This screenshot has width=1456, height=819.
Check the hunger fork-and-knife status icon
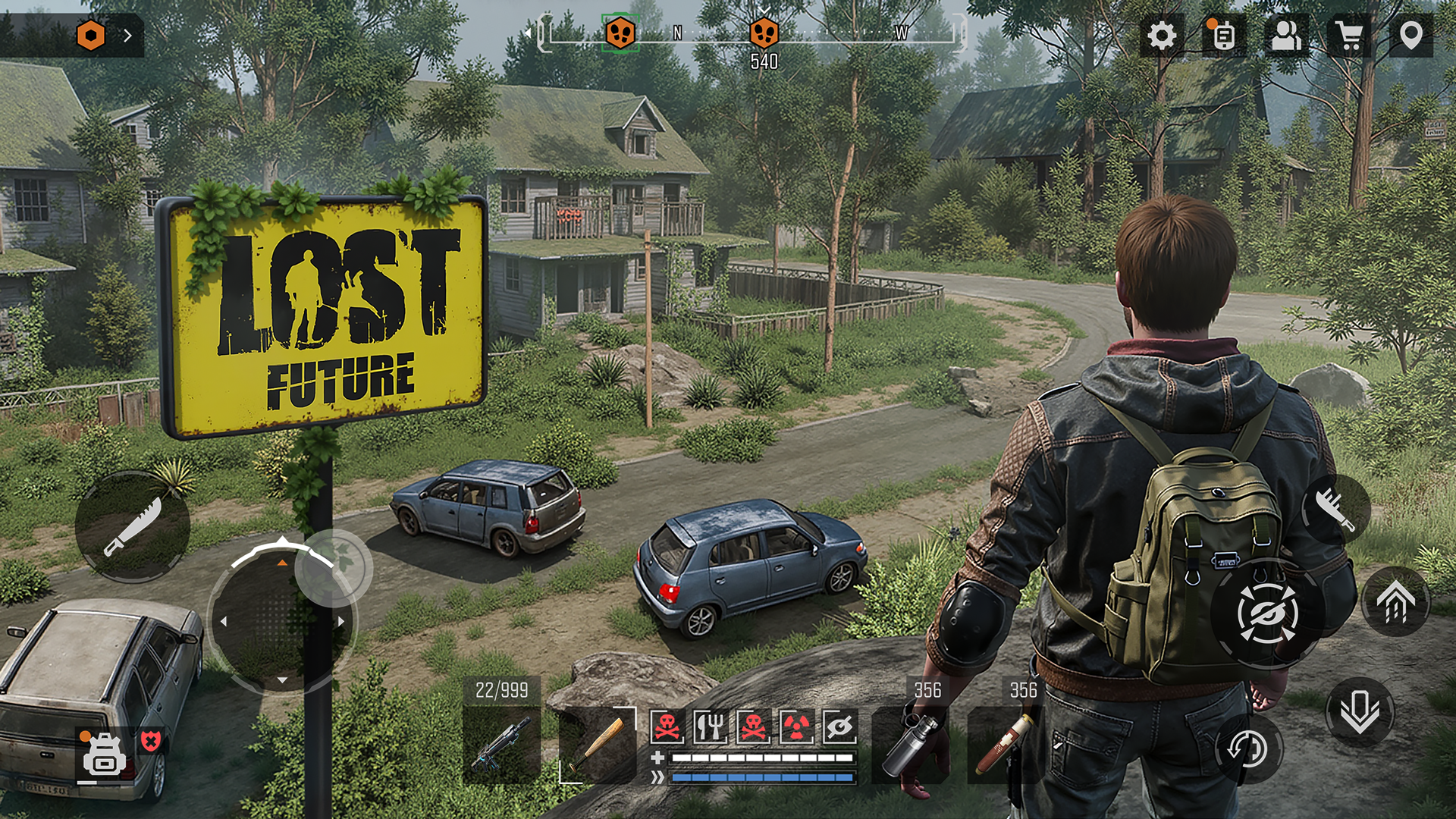tap(711, 726)
